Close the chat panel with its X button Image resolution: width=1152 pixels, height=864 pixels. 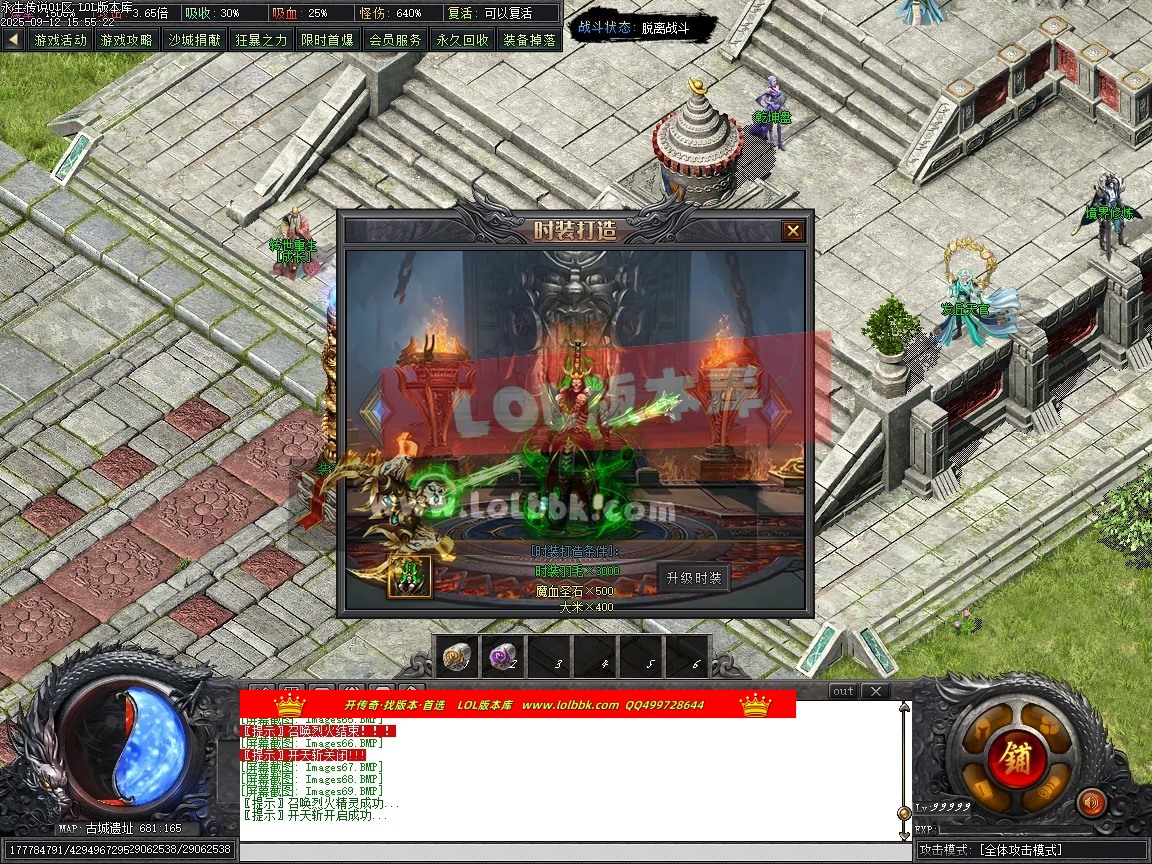coord(875,691)
